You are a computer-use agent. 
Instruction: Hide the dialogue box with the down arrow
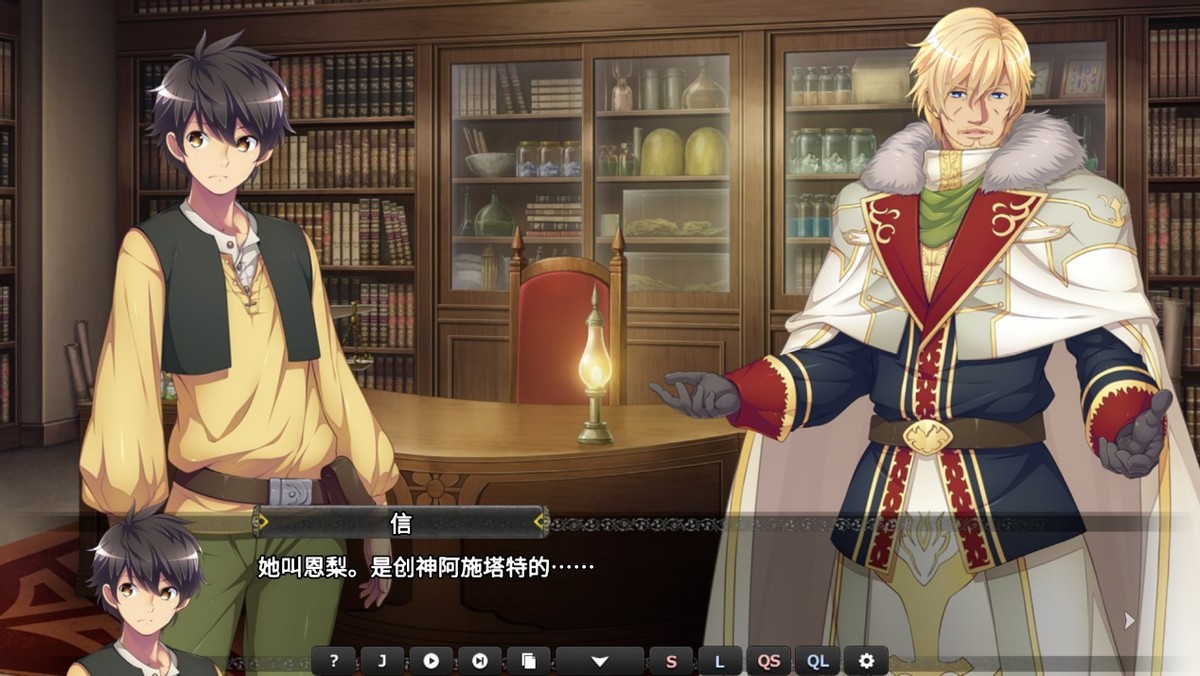tap(600, 661)
